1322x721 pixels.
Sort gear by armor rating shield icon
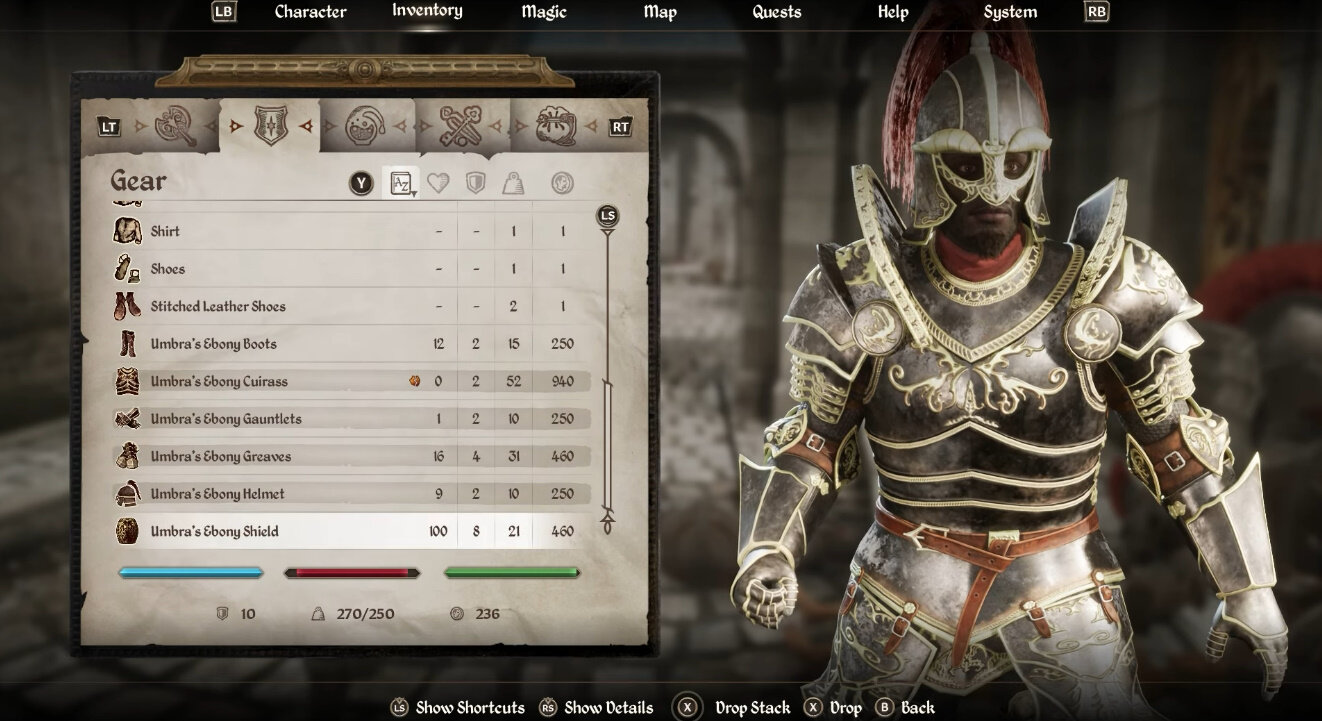[x=476, y=183]
